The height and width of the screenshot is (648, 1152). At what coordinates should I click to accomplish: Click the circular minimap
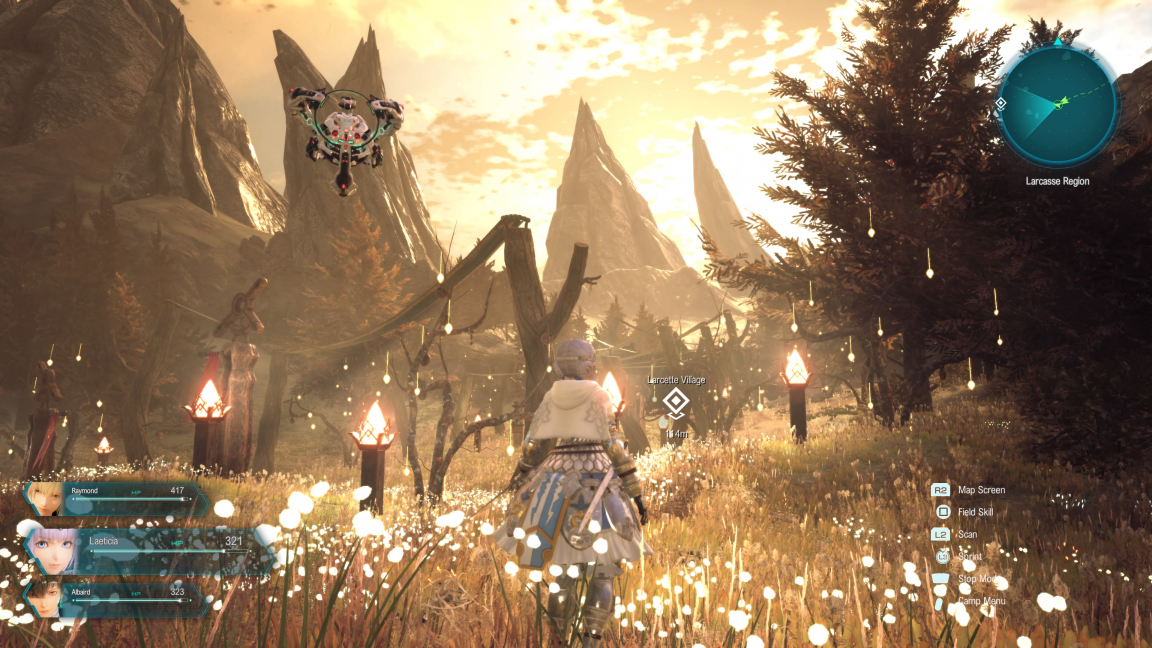(1057, 106)
